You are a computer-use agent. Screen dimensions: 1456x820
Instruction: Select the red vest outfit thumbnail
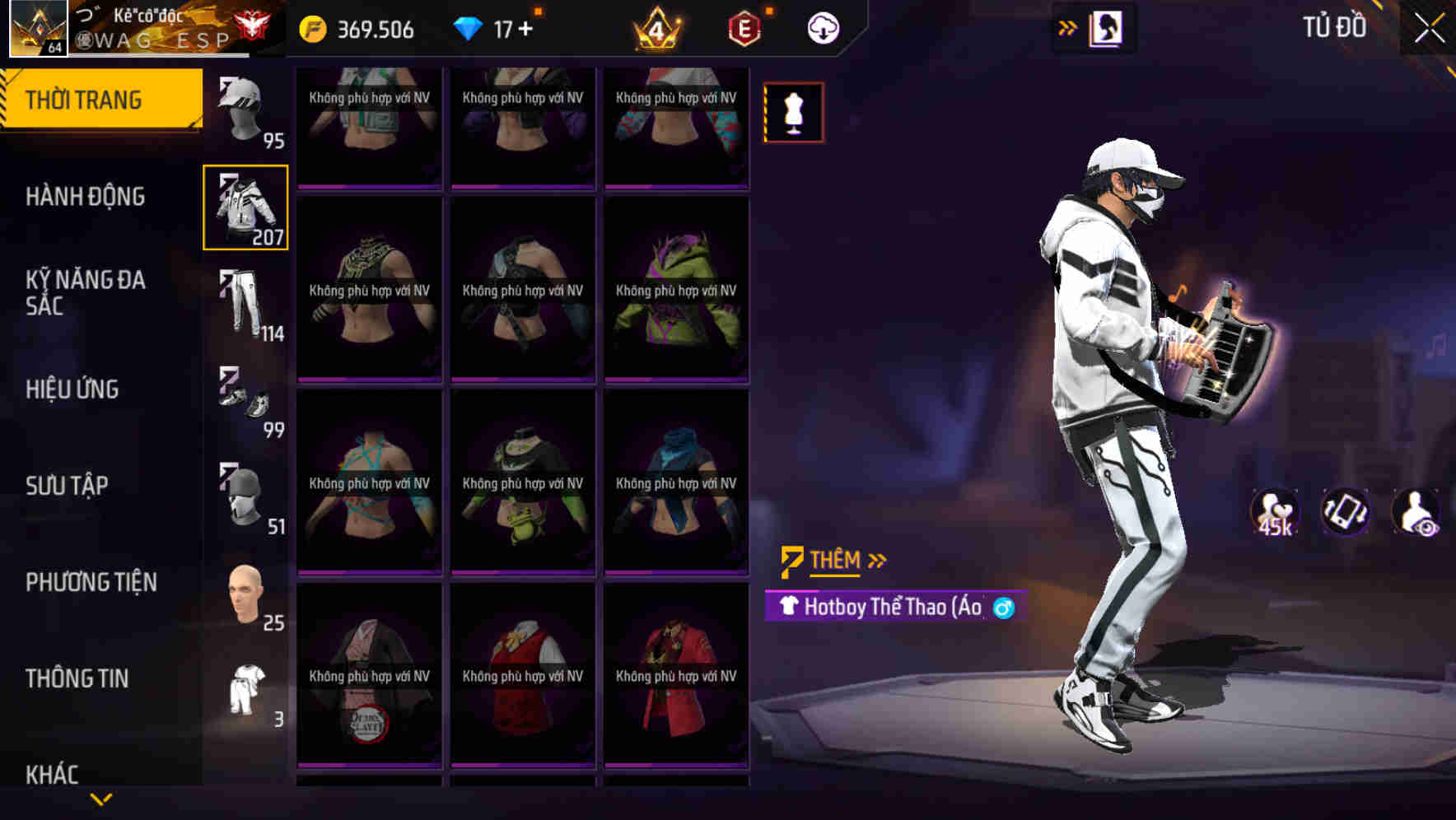[522, 677]
